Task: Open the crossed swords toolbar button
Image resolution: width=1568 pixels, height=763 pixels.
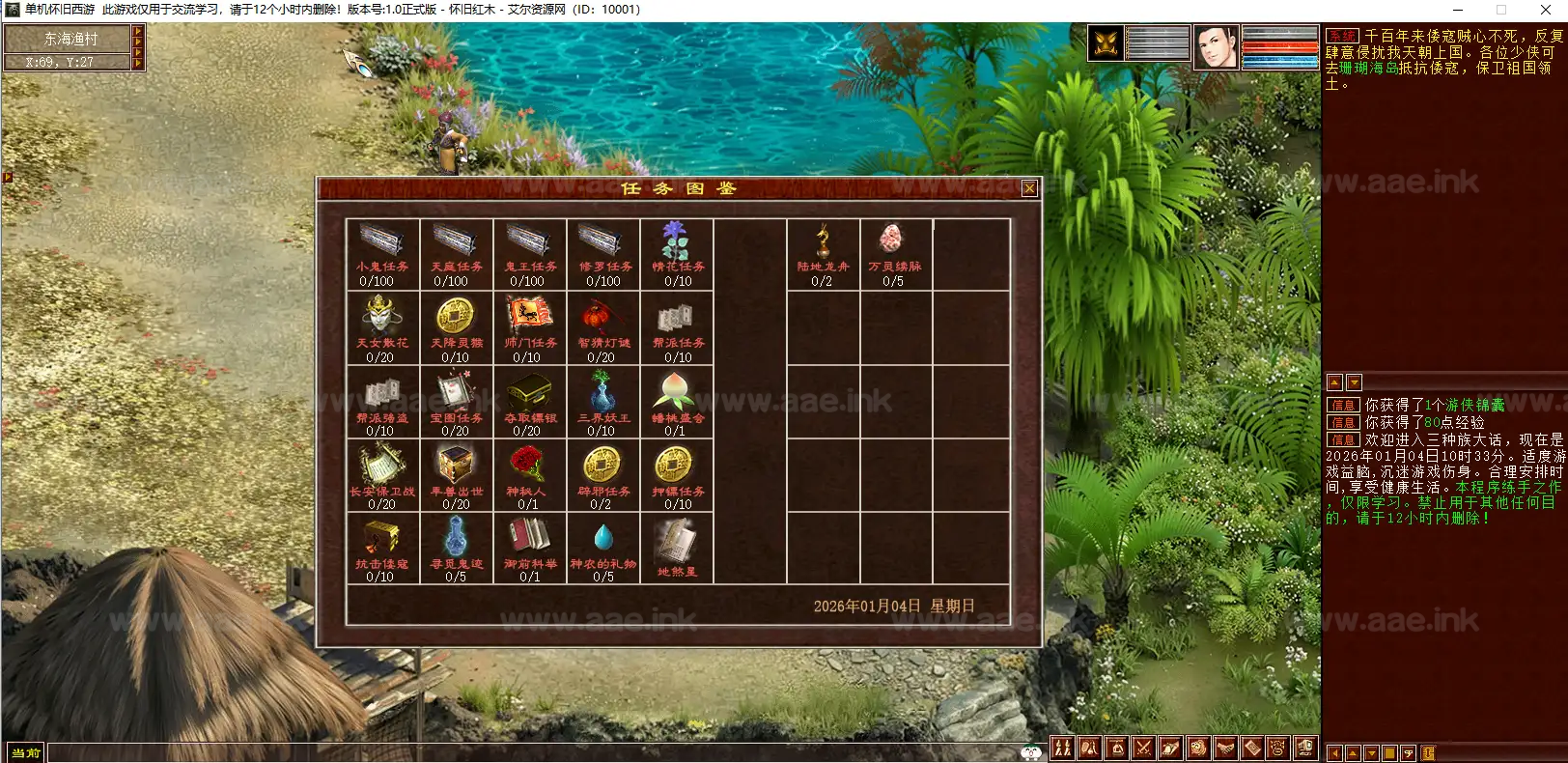Action: click(1143, 748)
